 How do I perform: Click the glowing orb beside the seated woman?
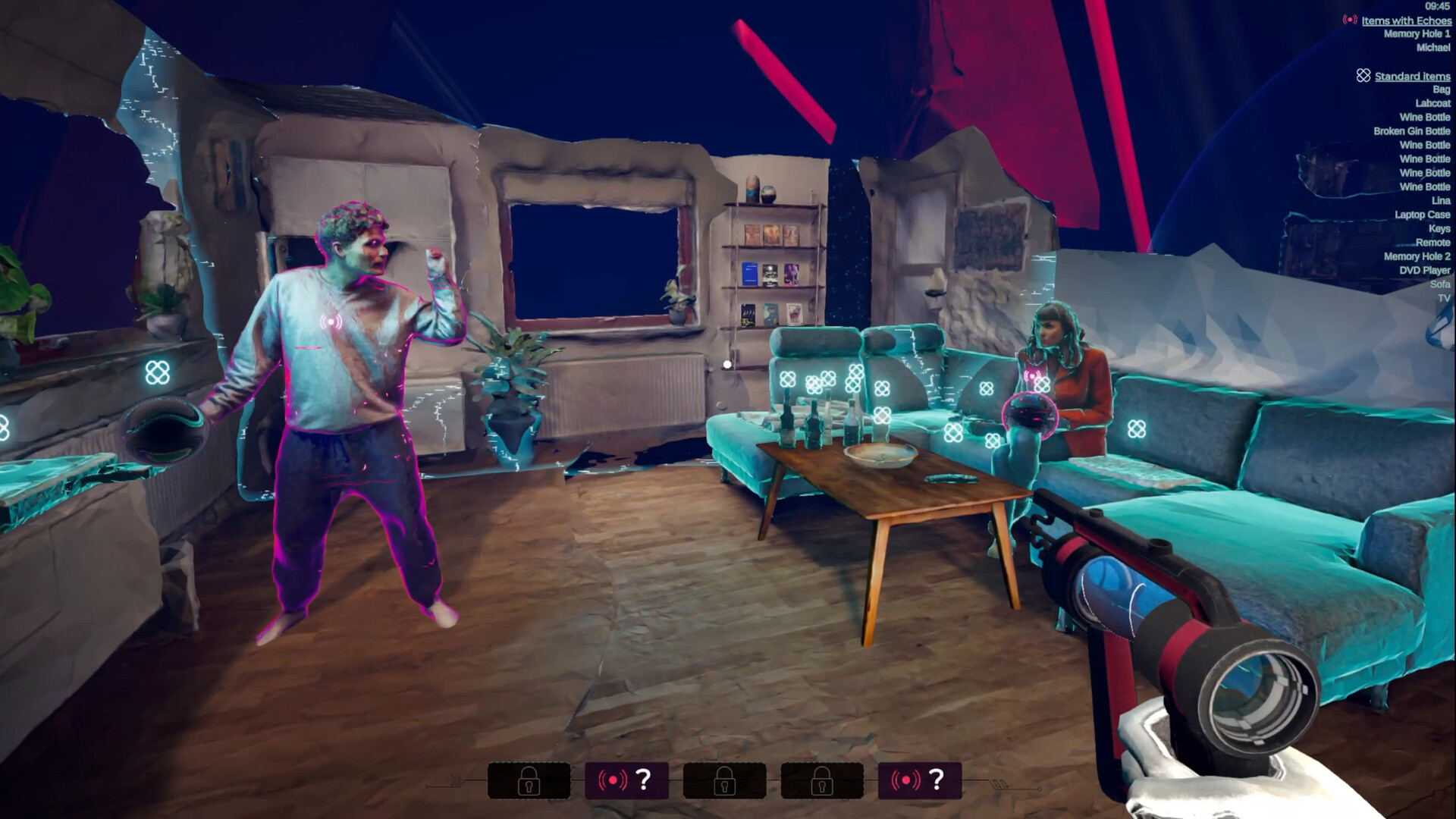tap(1031, 413)
